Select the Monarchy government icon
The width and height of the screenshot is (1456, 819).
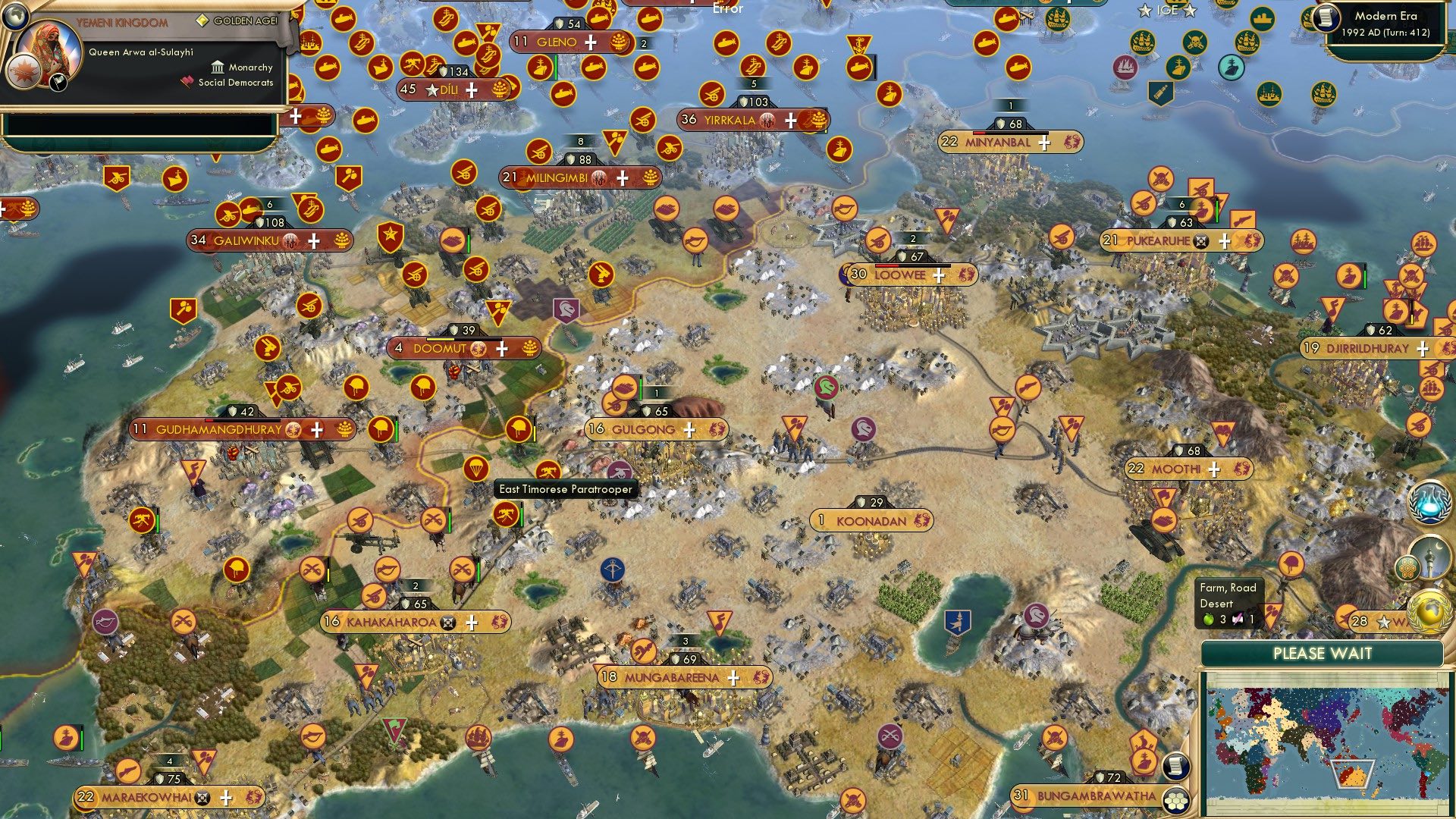pos(218,67)
